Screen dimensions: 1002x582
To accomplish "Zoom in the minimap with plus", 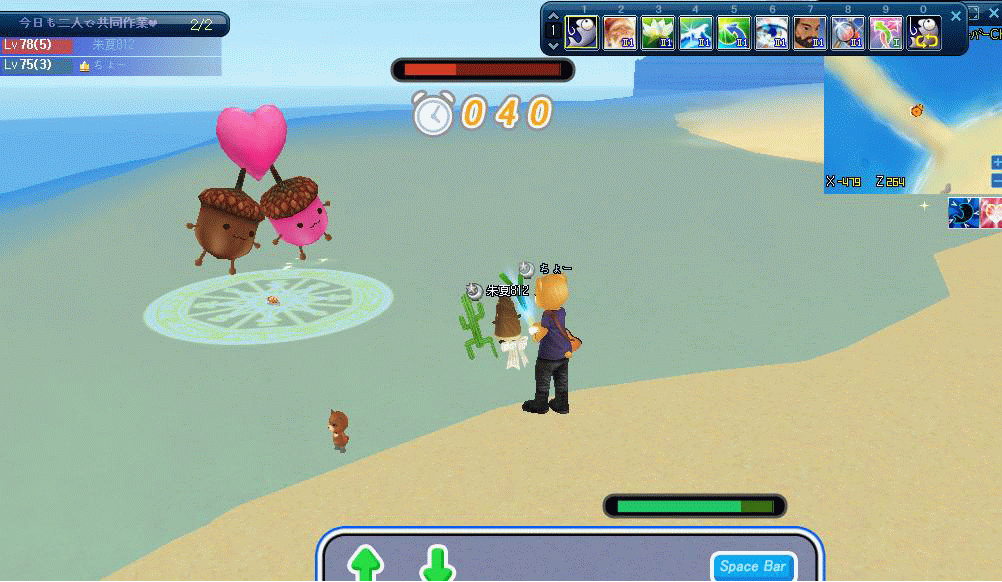I will [996, 162].
